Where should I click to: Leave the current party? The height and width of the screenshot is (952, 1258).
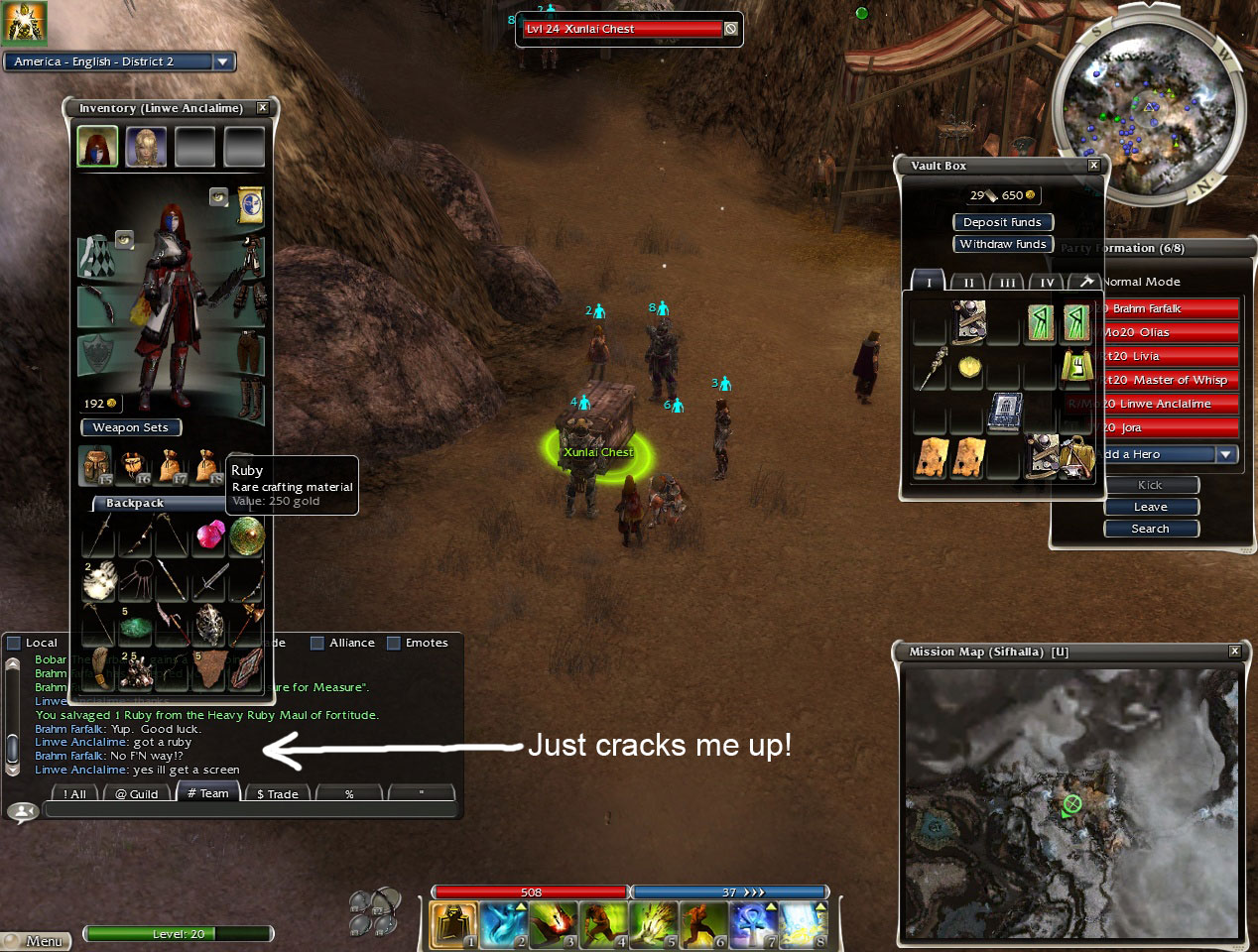click(x=1151, y=507)
